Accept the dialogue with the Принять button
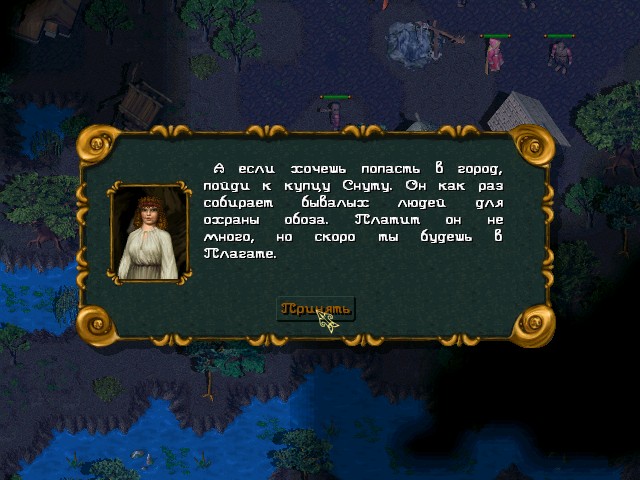The height and width of the screenshot is (480, 640). [x=315, y=308]
